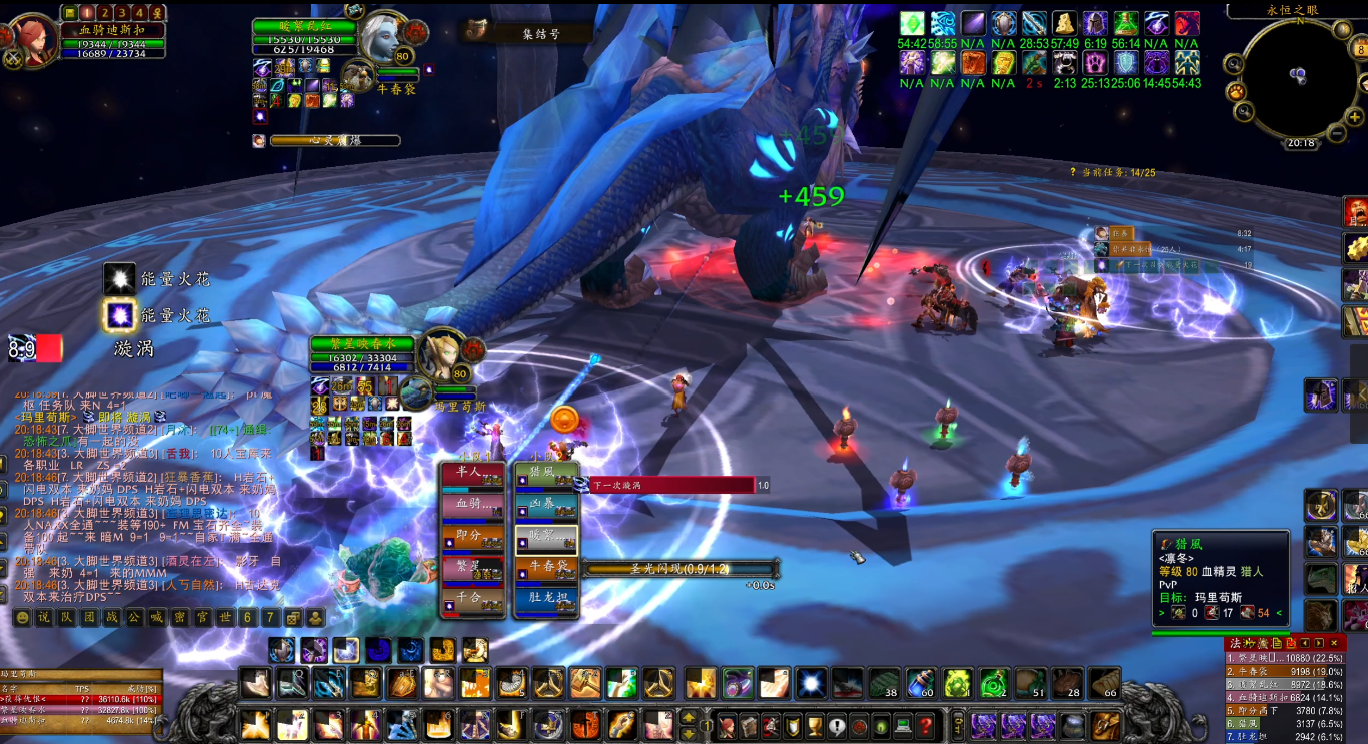Open the smiley emote button under chat

[22, 618]
